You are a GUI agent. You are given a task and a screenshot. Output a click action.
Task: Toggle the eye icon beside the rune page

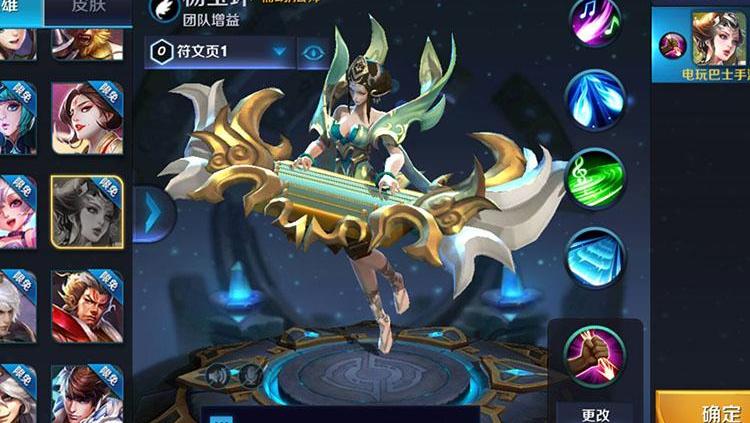[x=313, y=52]
